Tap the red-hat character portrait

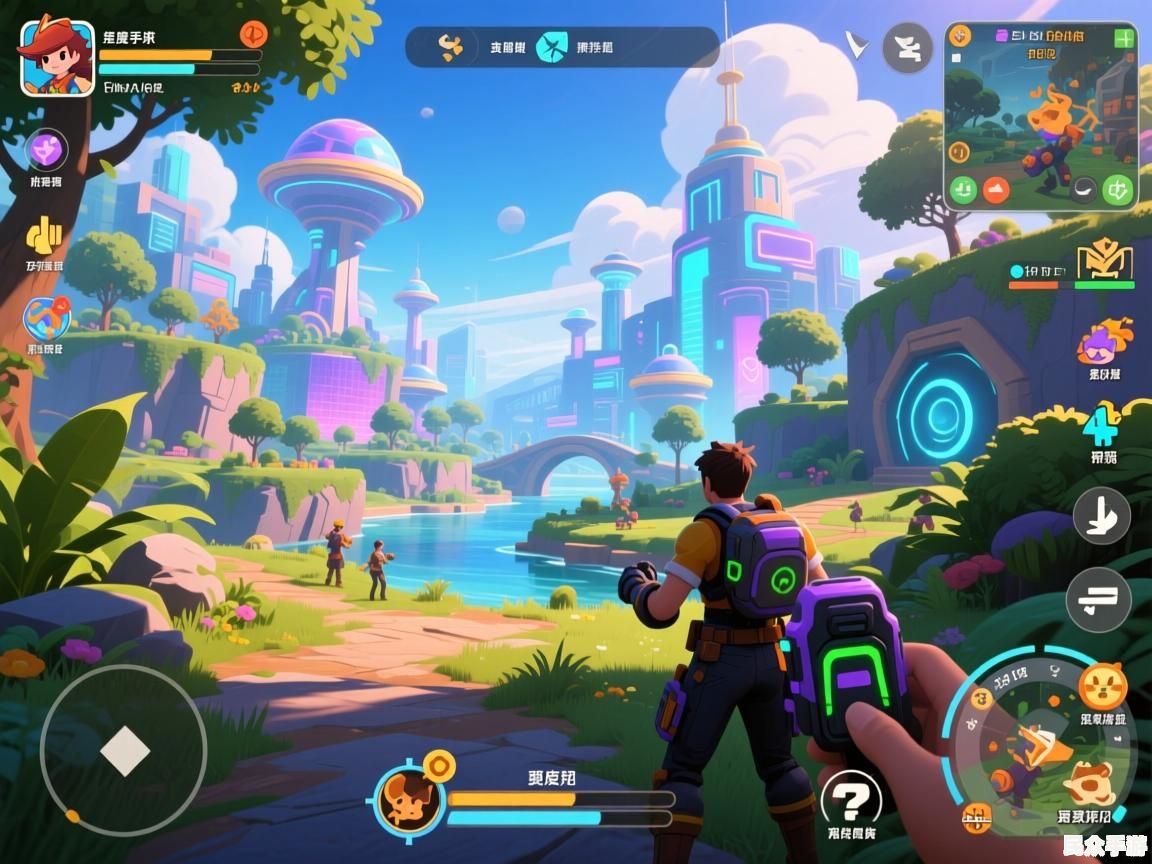click(57, 58)
